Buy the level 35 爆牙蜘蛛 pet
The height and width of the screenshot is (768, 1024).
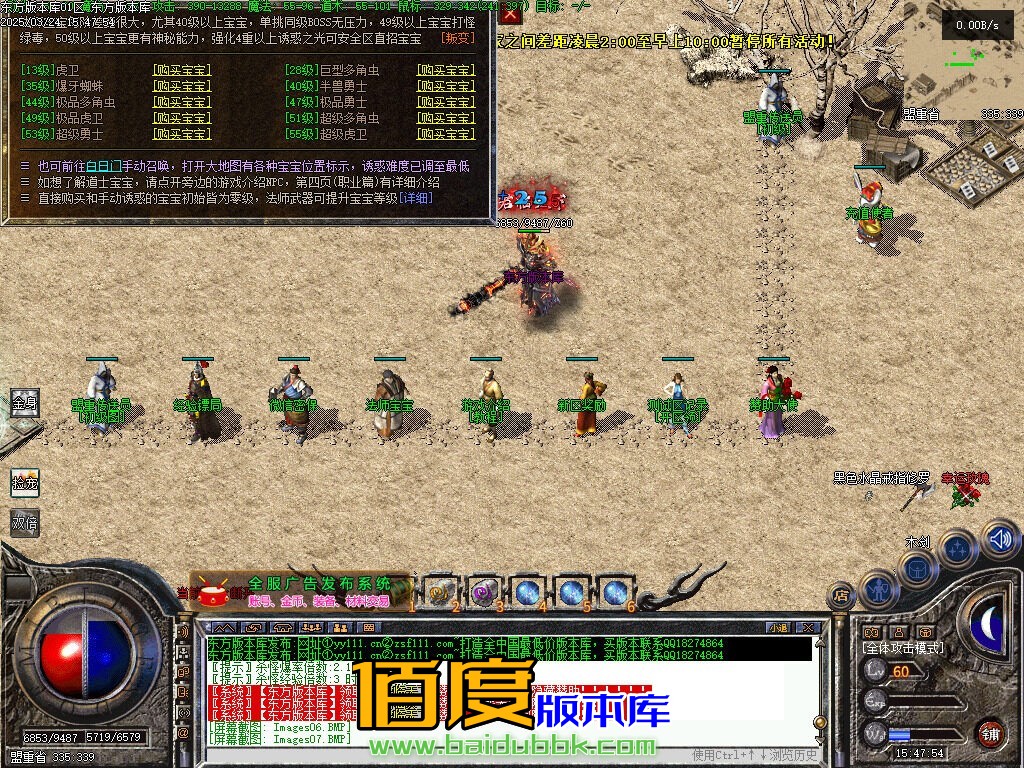tap(182, 86)
